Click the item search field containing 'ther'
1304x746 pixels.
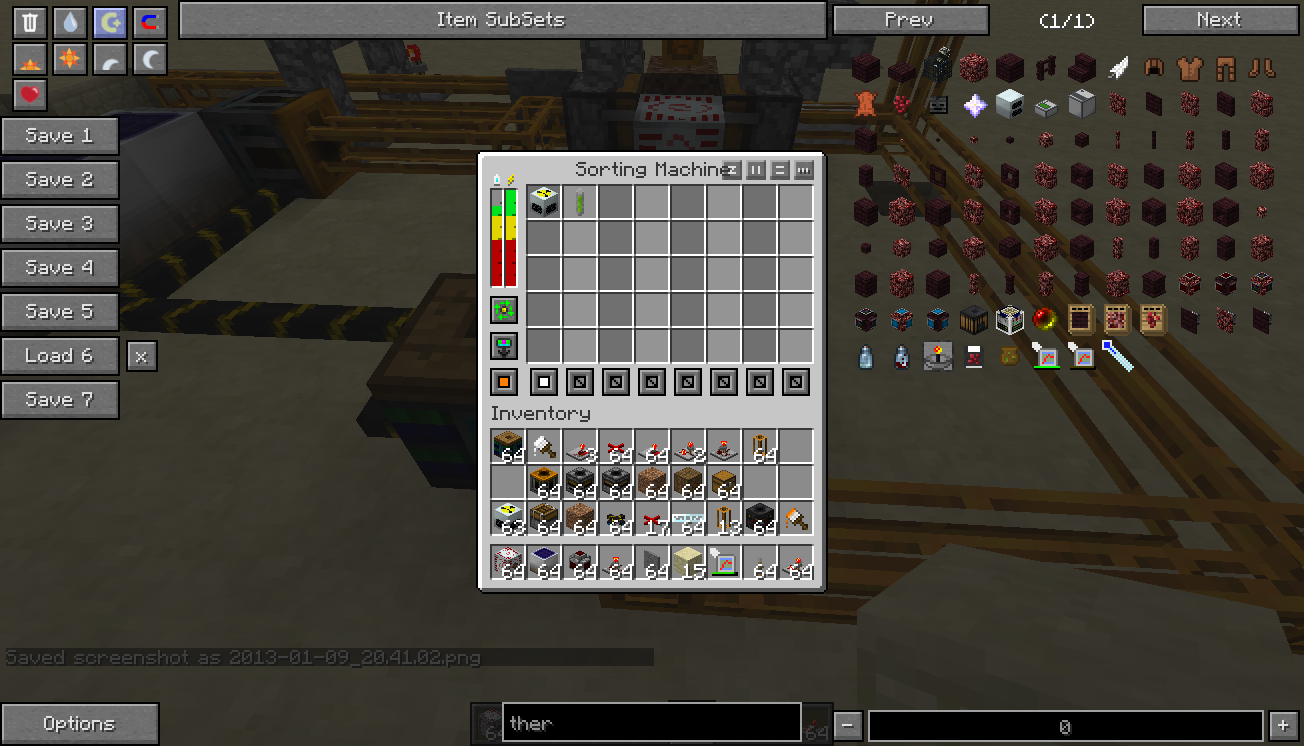click(650, 723)
